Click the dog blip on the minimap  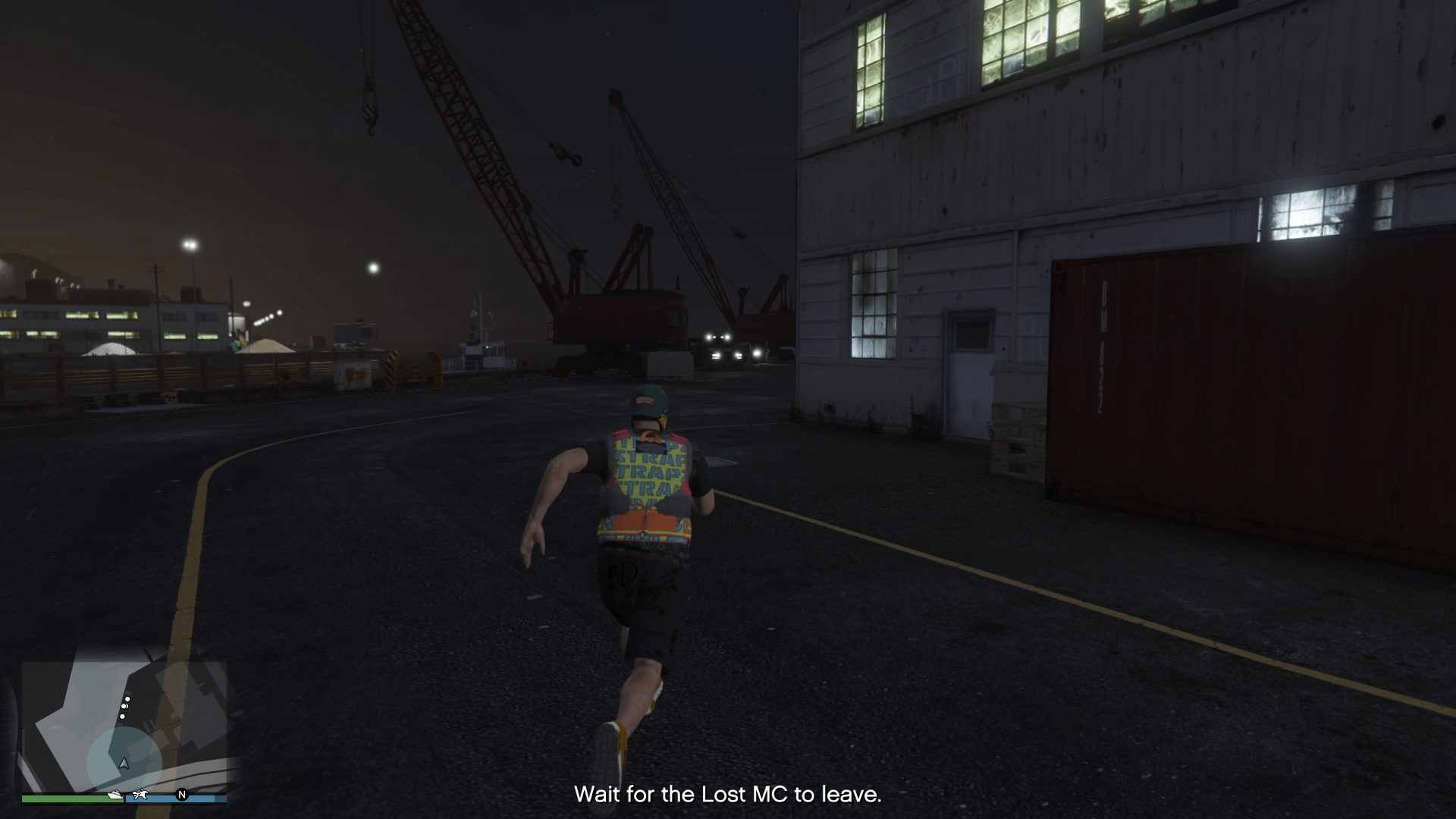tap(140, 795)
